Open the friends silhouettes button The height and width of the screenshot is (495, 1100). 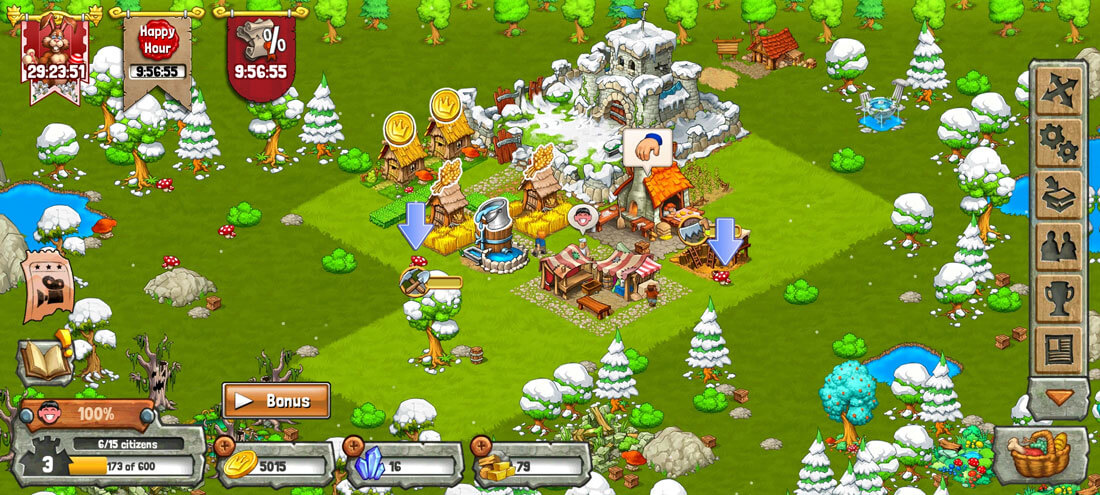coord(1058,247)
